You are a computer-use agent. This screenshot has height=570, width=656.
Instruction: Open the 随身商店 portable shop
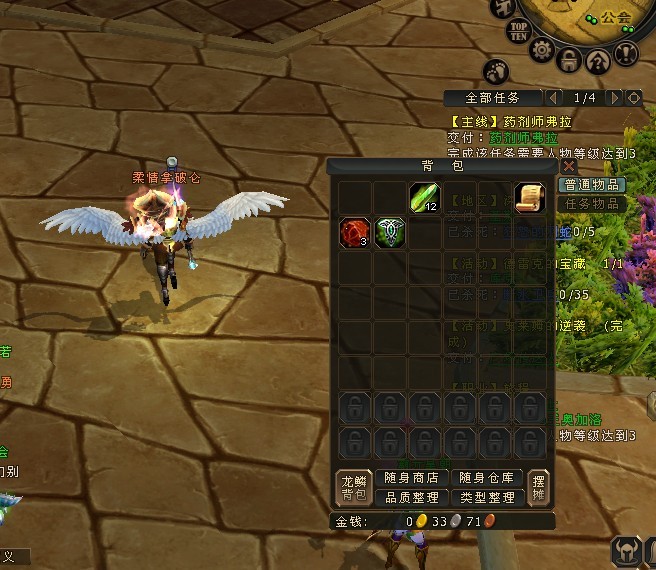(x=411, y=478)
